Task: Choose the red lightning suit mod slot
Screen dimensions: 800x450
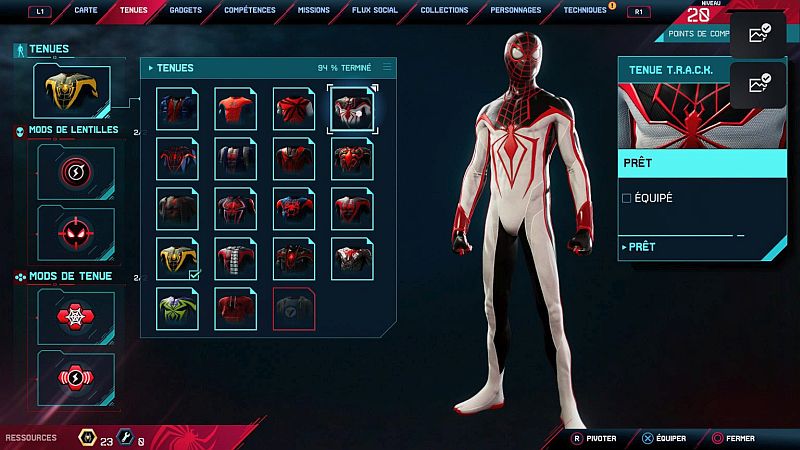Action: pyautogui.click(x=76, y=376)
